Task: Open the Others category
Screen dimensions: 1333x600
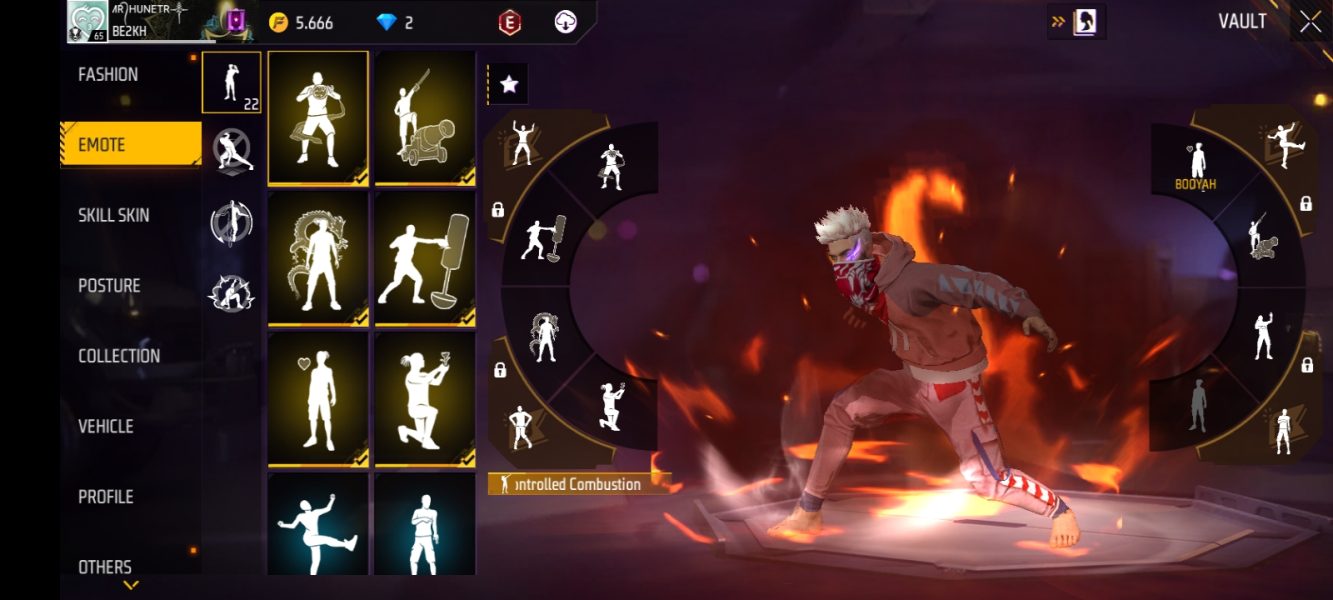Action: (105, 567)
